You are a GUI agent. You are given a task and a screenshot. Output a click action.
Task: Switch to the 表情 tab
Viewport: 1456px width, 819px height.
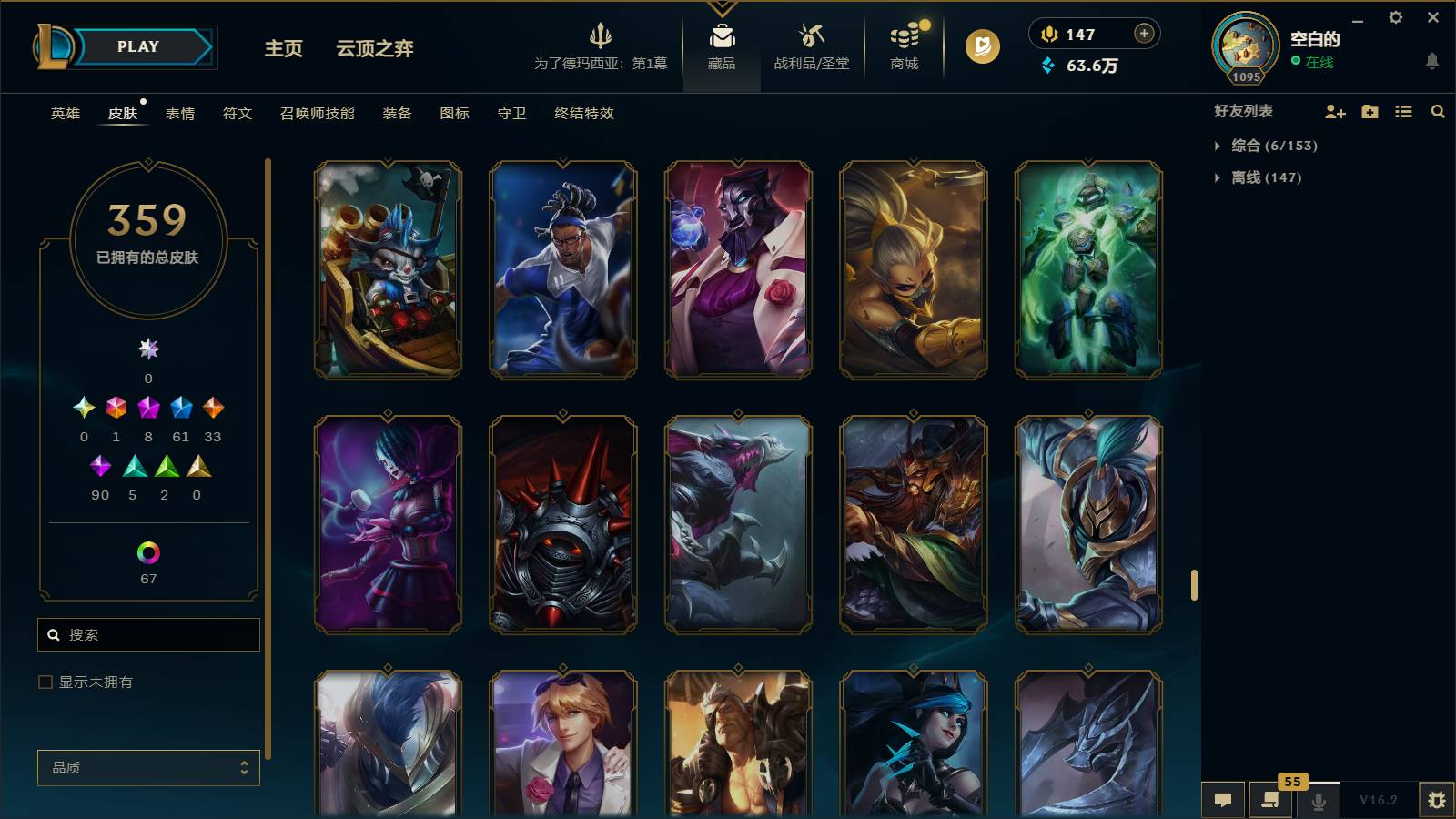(x=181, y=114)
